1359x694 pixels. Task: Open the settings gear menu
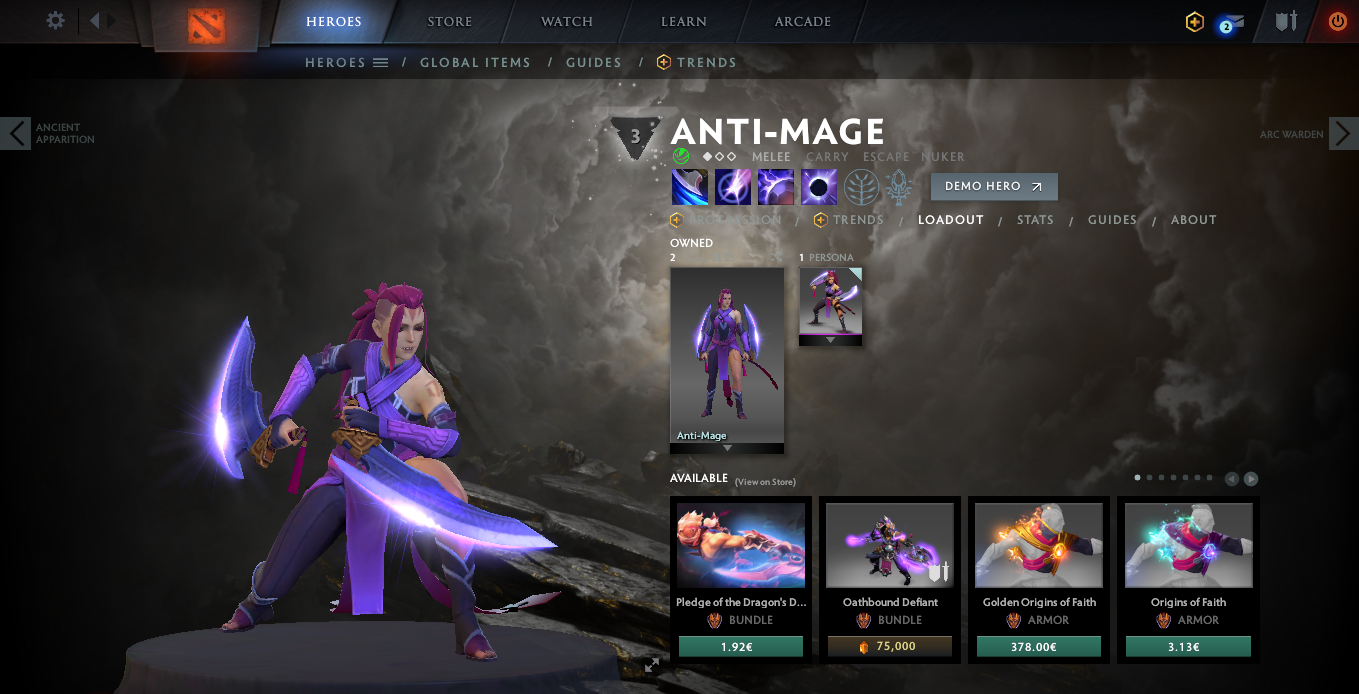pos(56,21)
